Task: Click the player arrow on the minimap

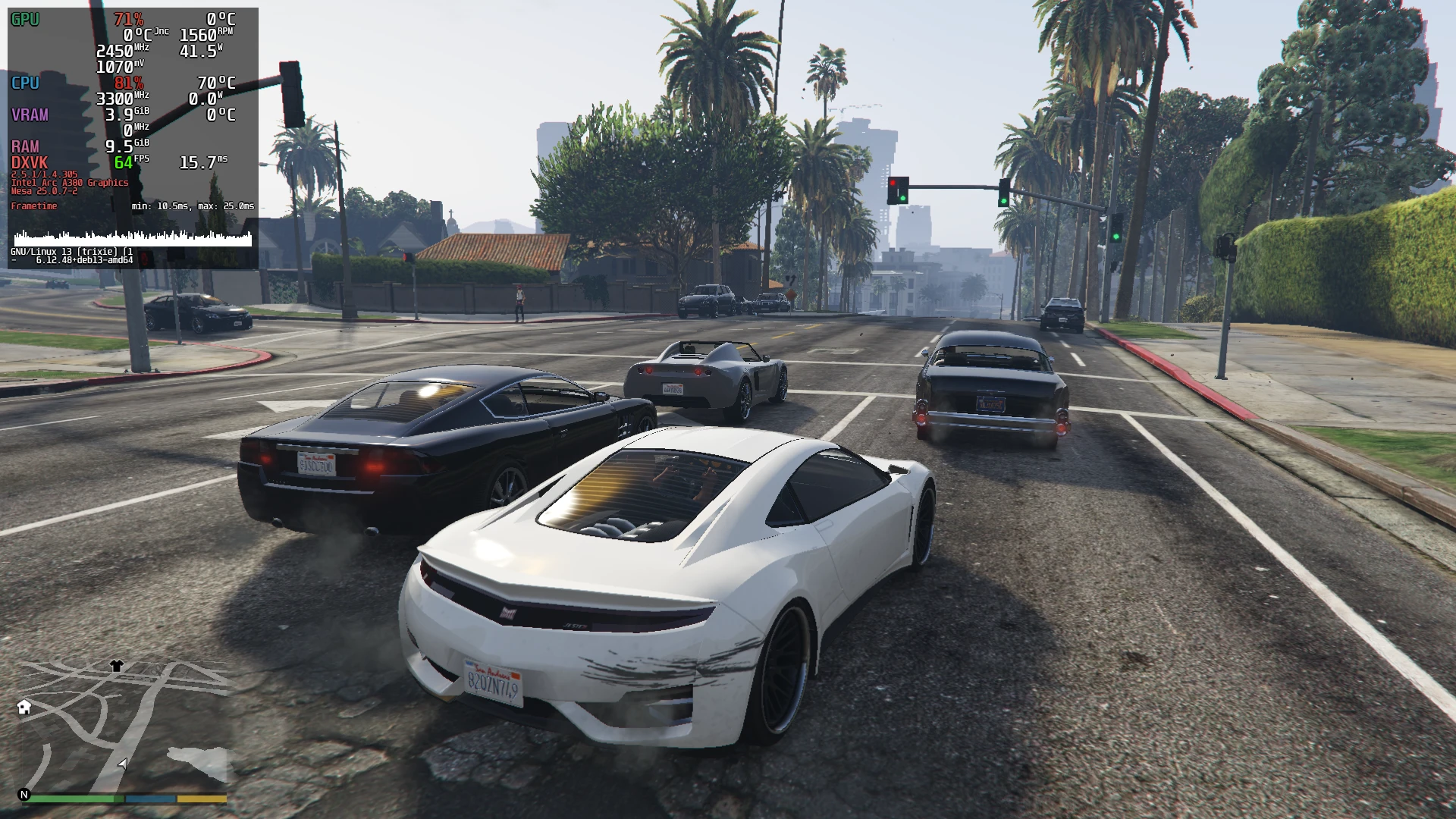Action: (x=123, y=764)
